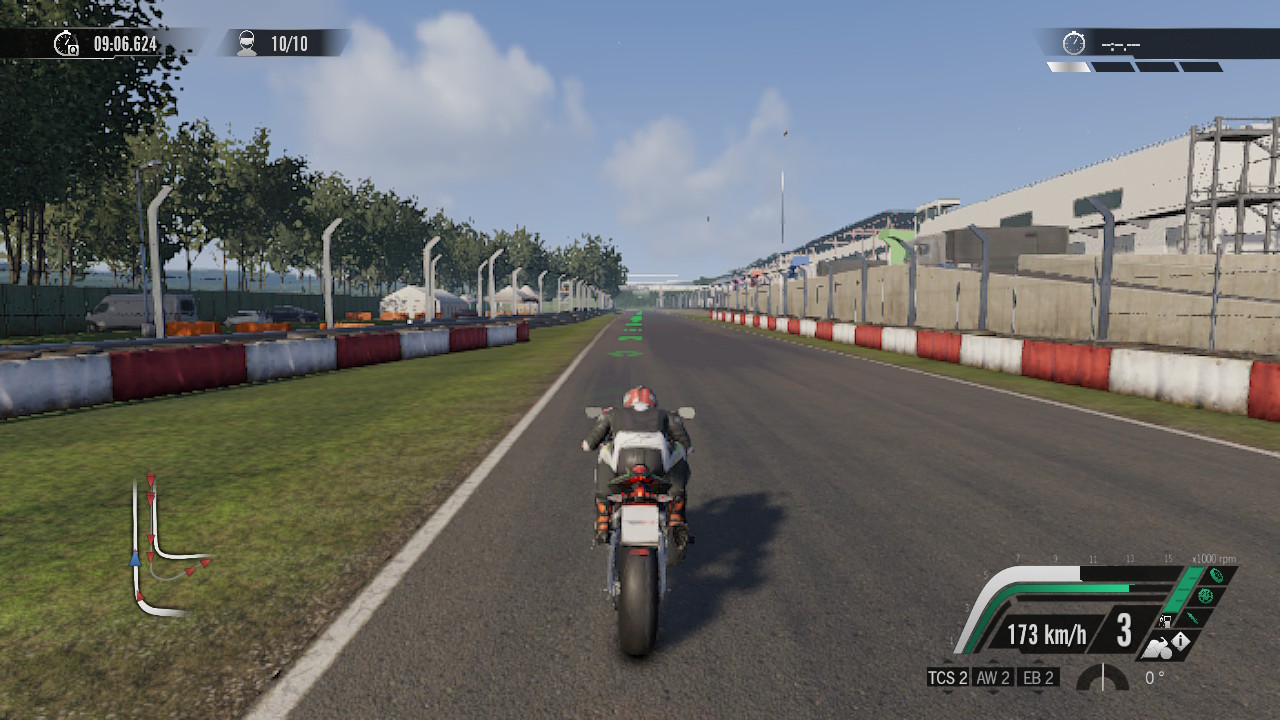Click the rider info status icon
Viewport: 1280px width, 720px height.
pyautogui.click(x=1170, y=645)
